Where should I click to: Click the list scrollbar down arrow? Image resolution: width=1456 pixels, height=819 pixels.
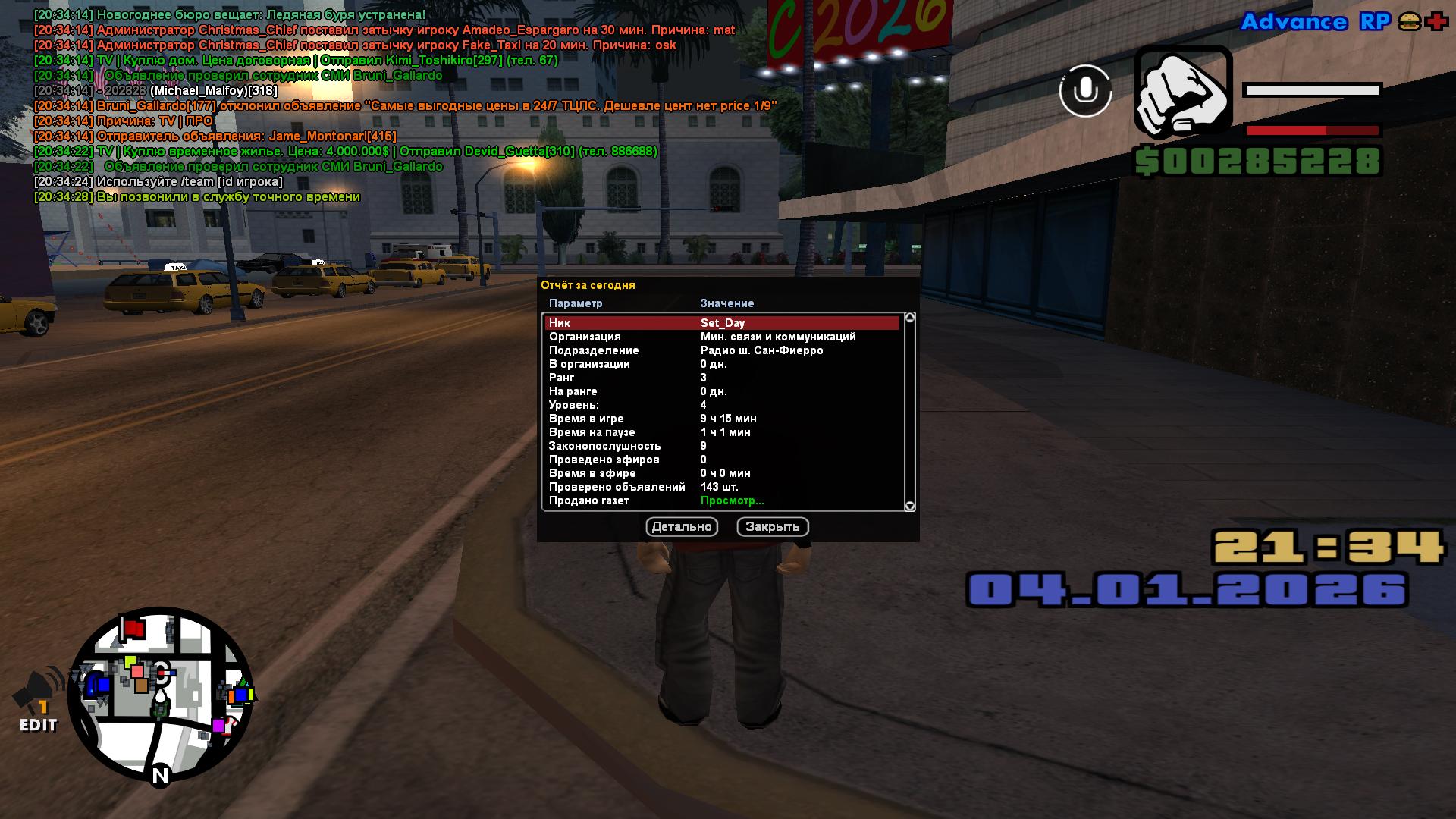point(910,506)
